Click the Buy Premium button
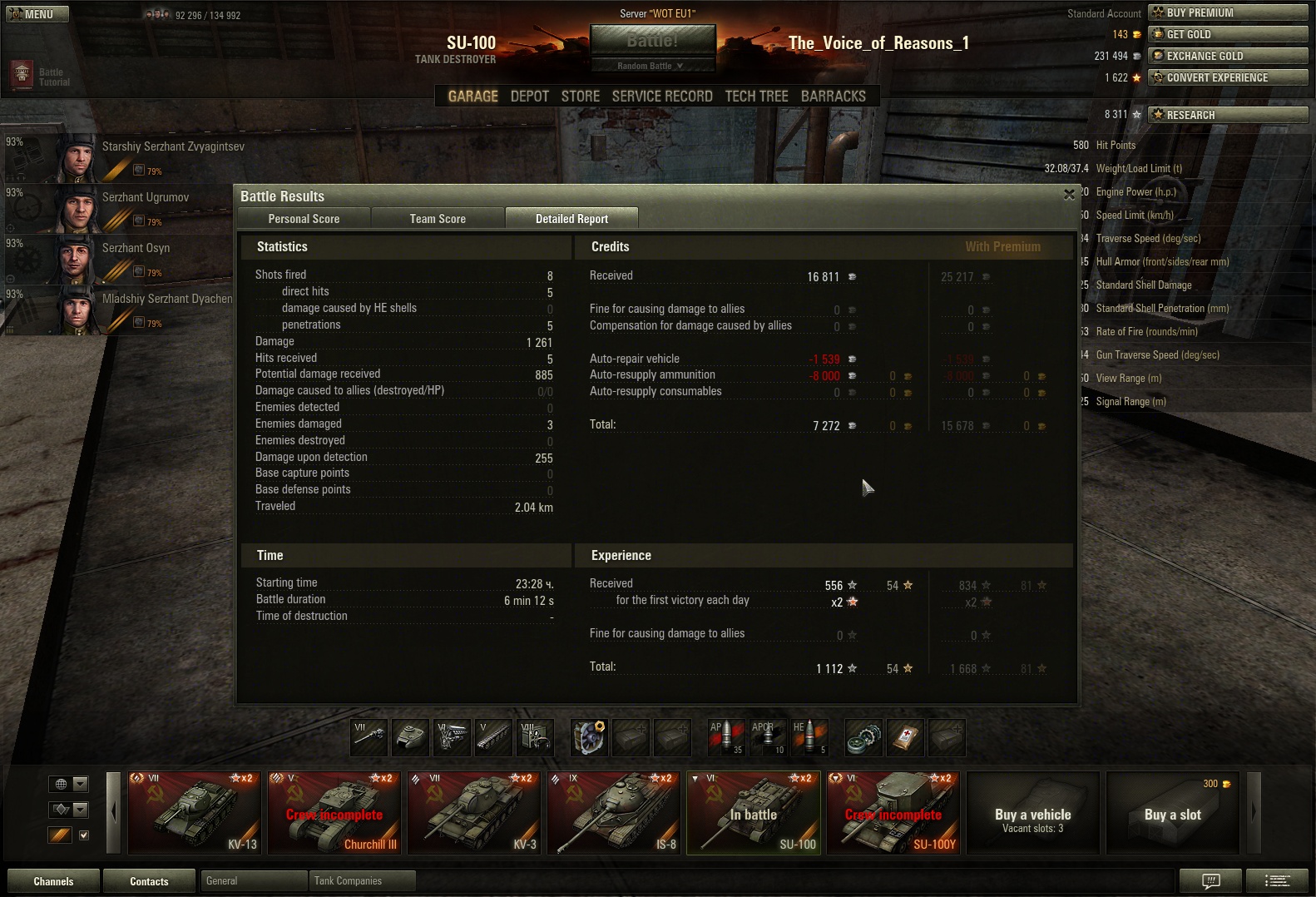This screenshot has width=1316, height=897. [1228, 12]
